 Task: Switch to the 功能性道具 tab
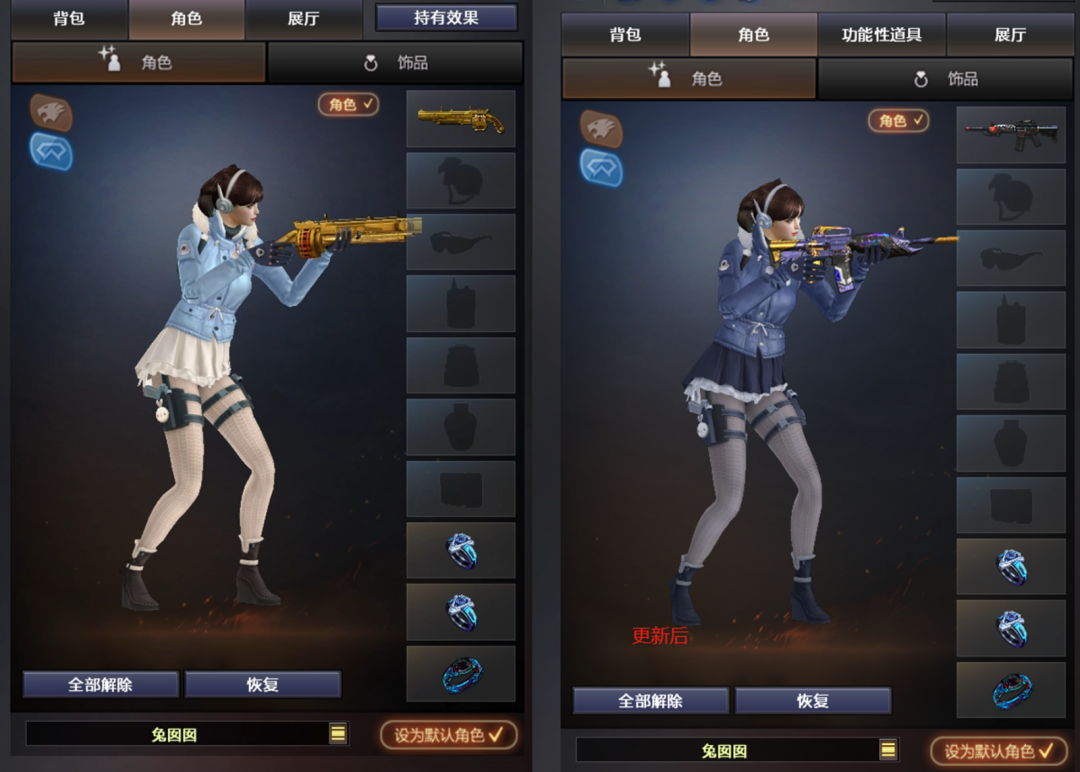click(x=881, y=35)
